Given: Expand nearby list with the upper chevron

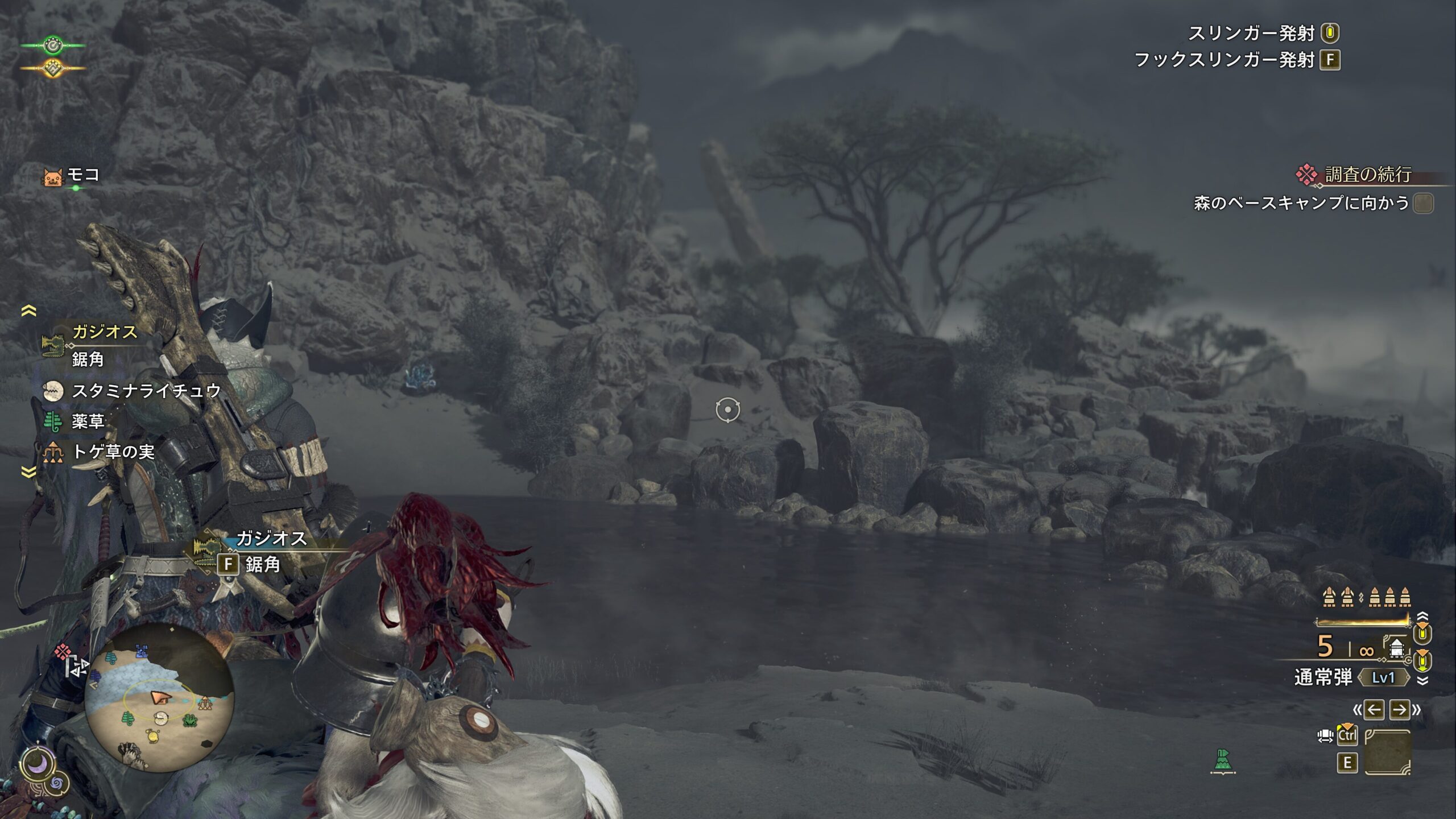Looking at the screenshot, I should [28, 311].
